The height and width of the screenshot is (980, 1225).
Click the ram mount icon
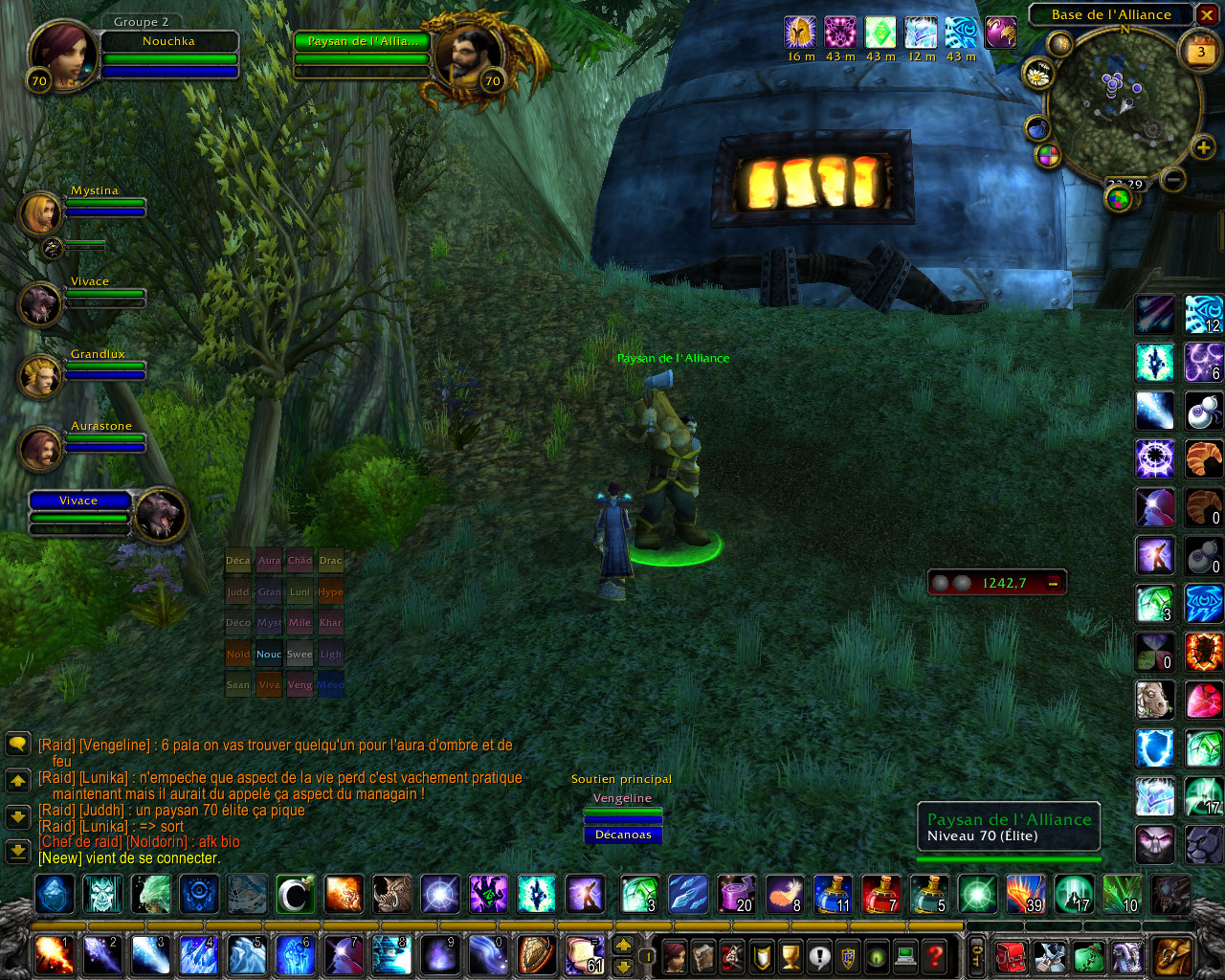1154,700
